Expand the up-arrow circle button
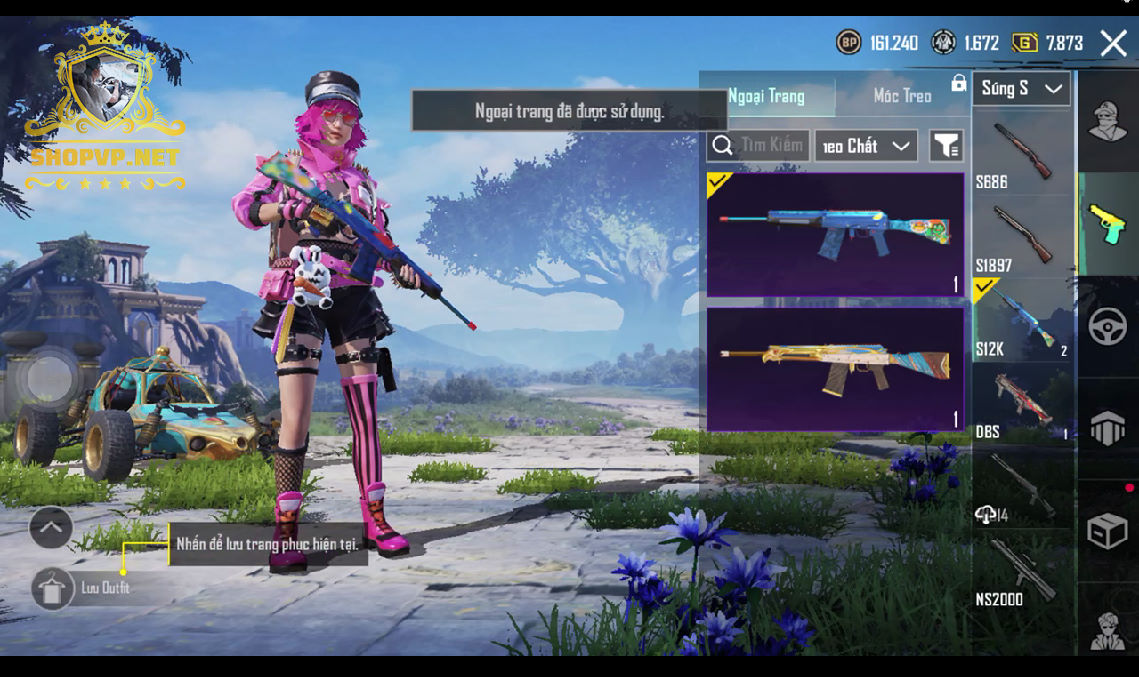Viewport: 1139px width, 677px height. (x=51, y=526)
